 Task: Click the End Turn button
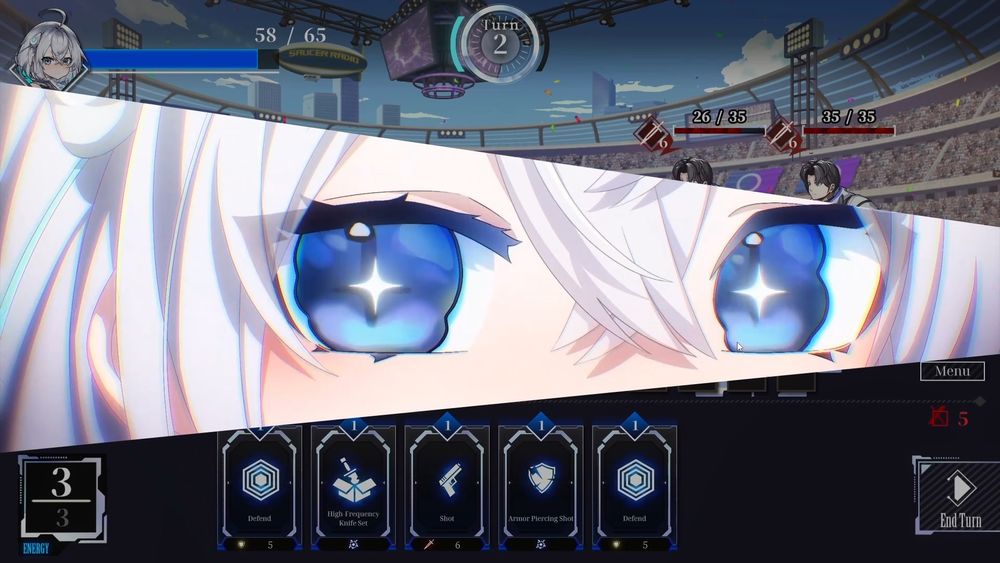959,497
